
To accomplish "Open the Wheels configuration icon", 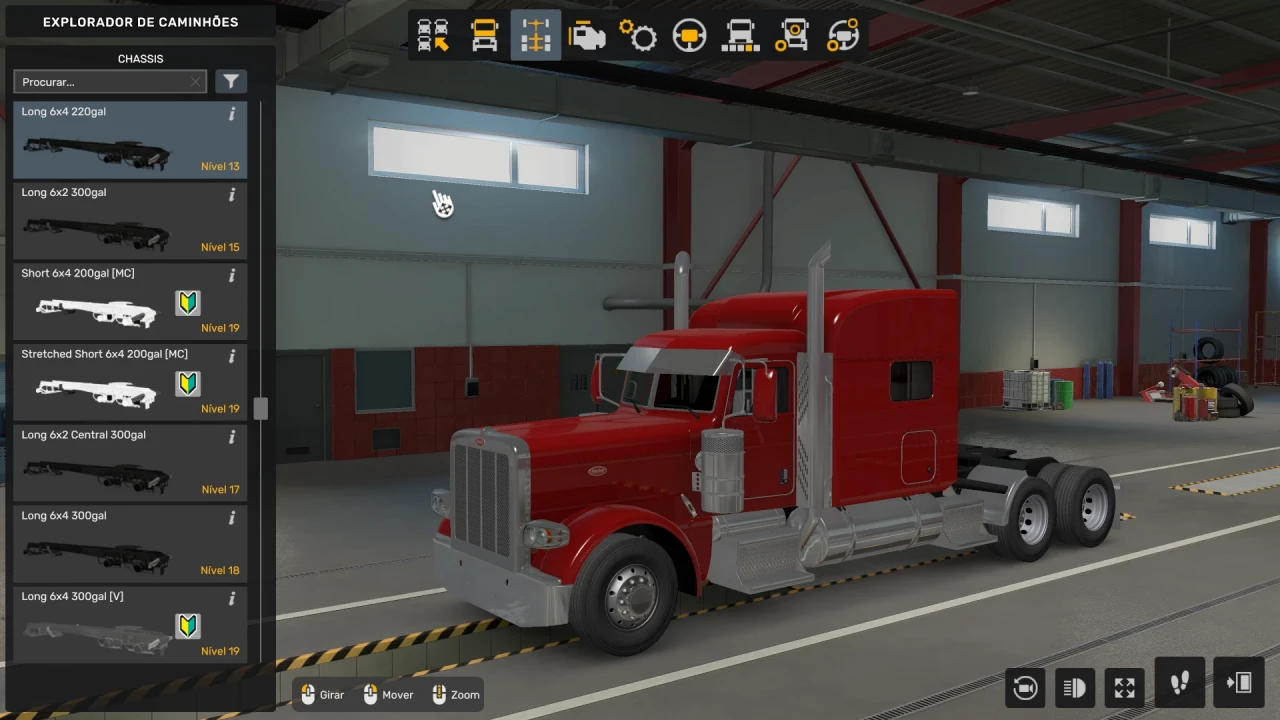I will 791,35.
